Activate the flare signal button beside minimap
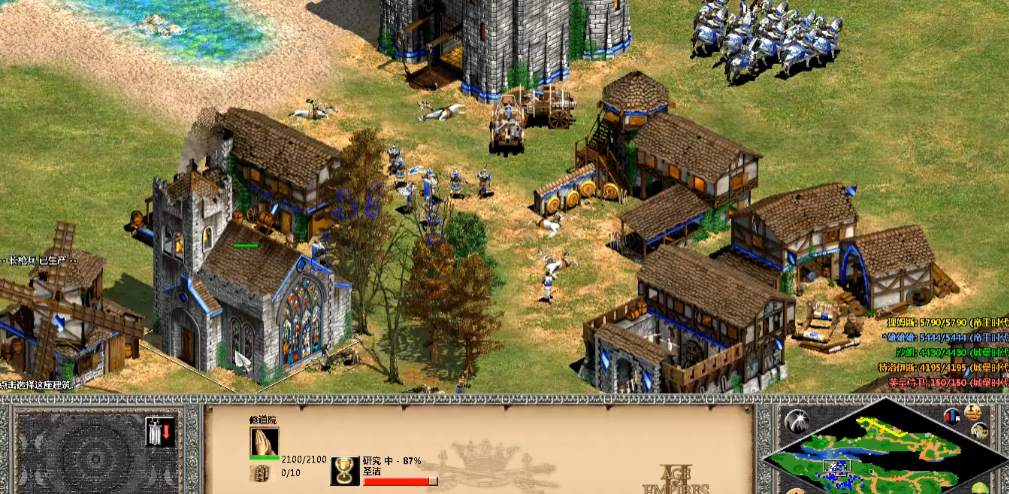Viewport: 1009px width, 494px height. (x=795, y=420)
